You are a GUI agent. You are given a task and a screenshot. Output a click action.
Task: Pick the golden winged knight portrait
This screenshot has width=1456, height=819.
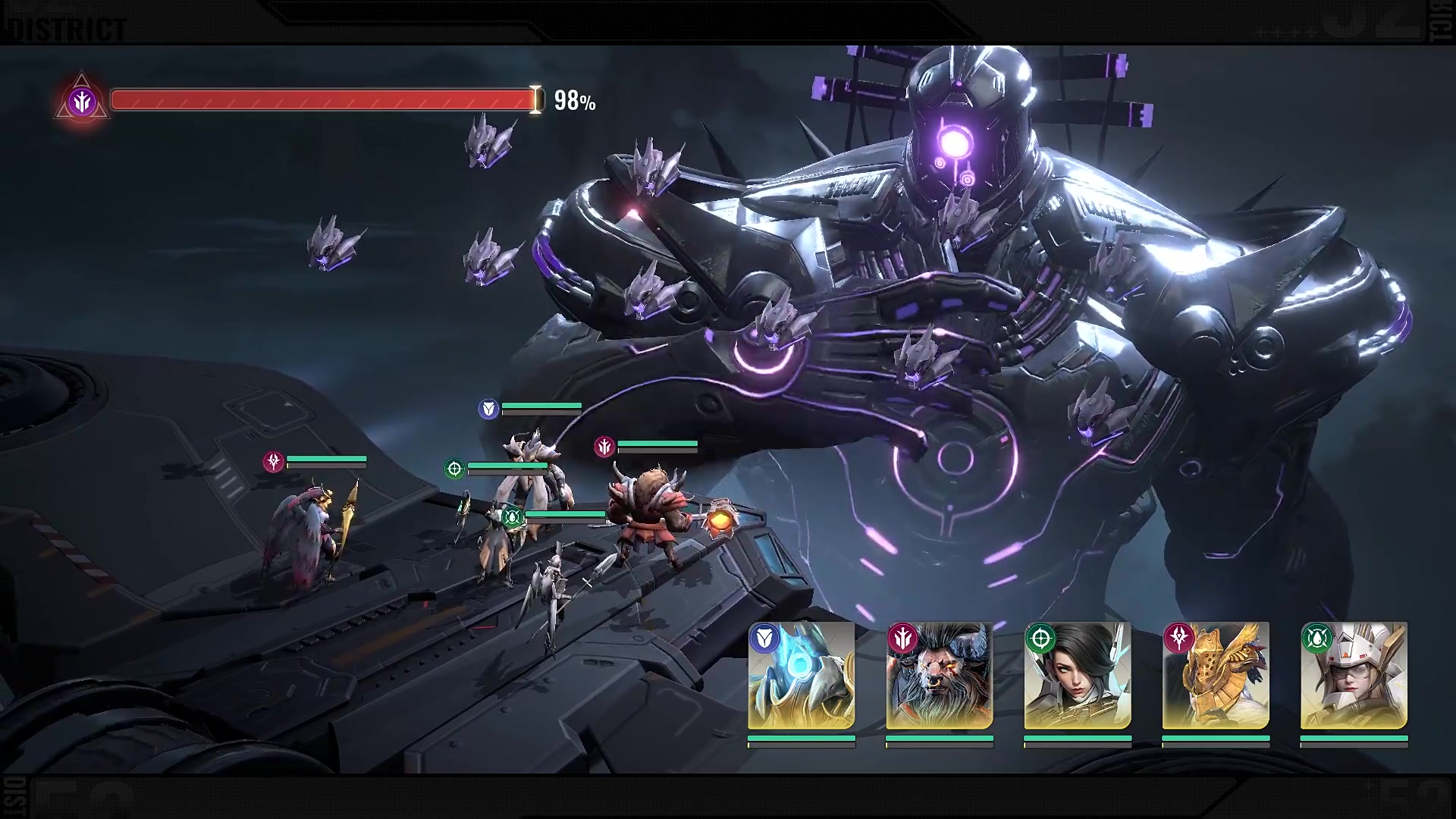1216,676
